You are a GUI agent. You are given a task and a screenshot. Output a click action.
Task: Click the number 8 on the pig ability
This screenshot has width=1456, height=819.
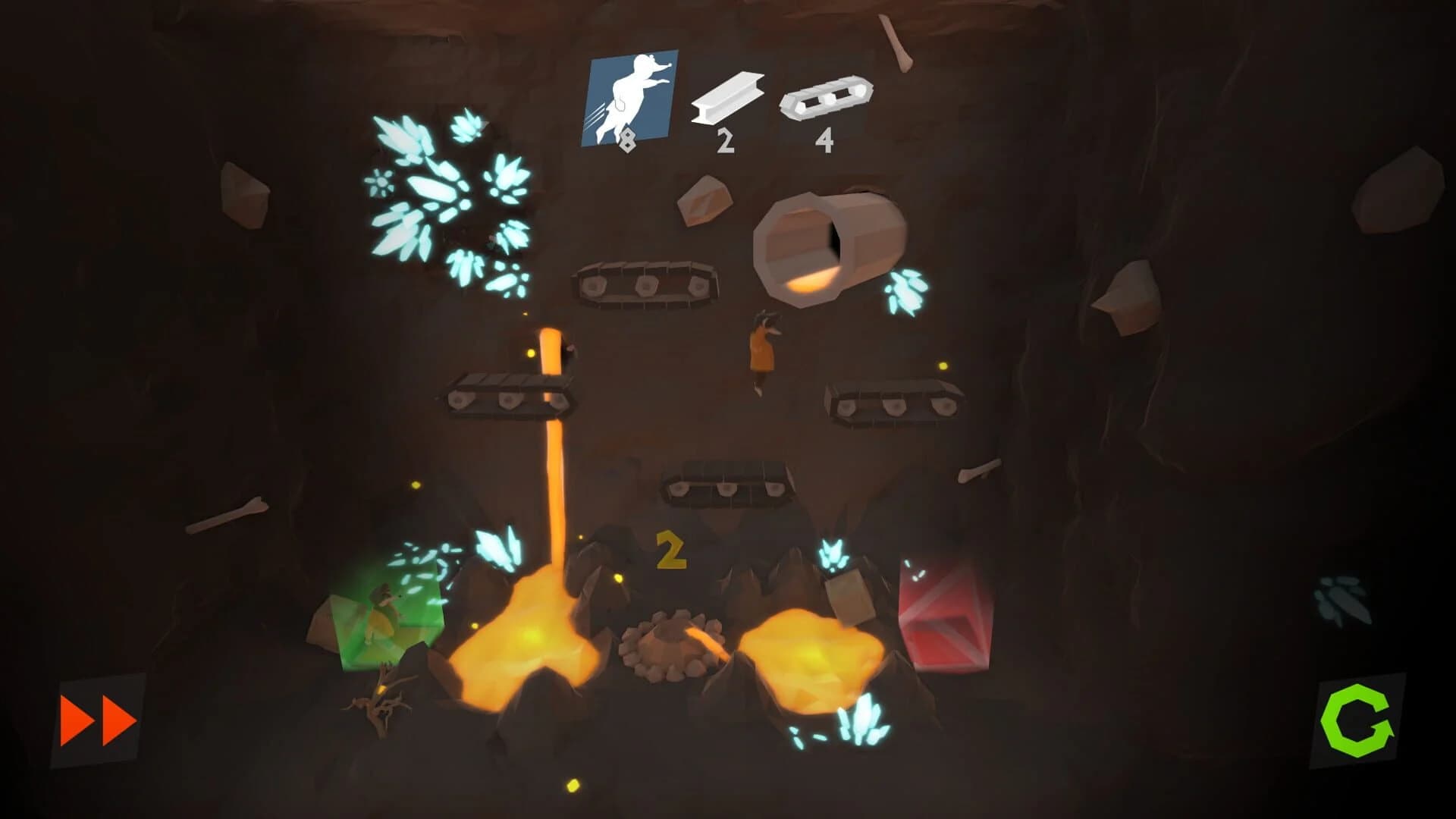[x=628, y=140]
